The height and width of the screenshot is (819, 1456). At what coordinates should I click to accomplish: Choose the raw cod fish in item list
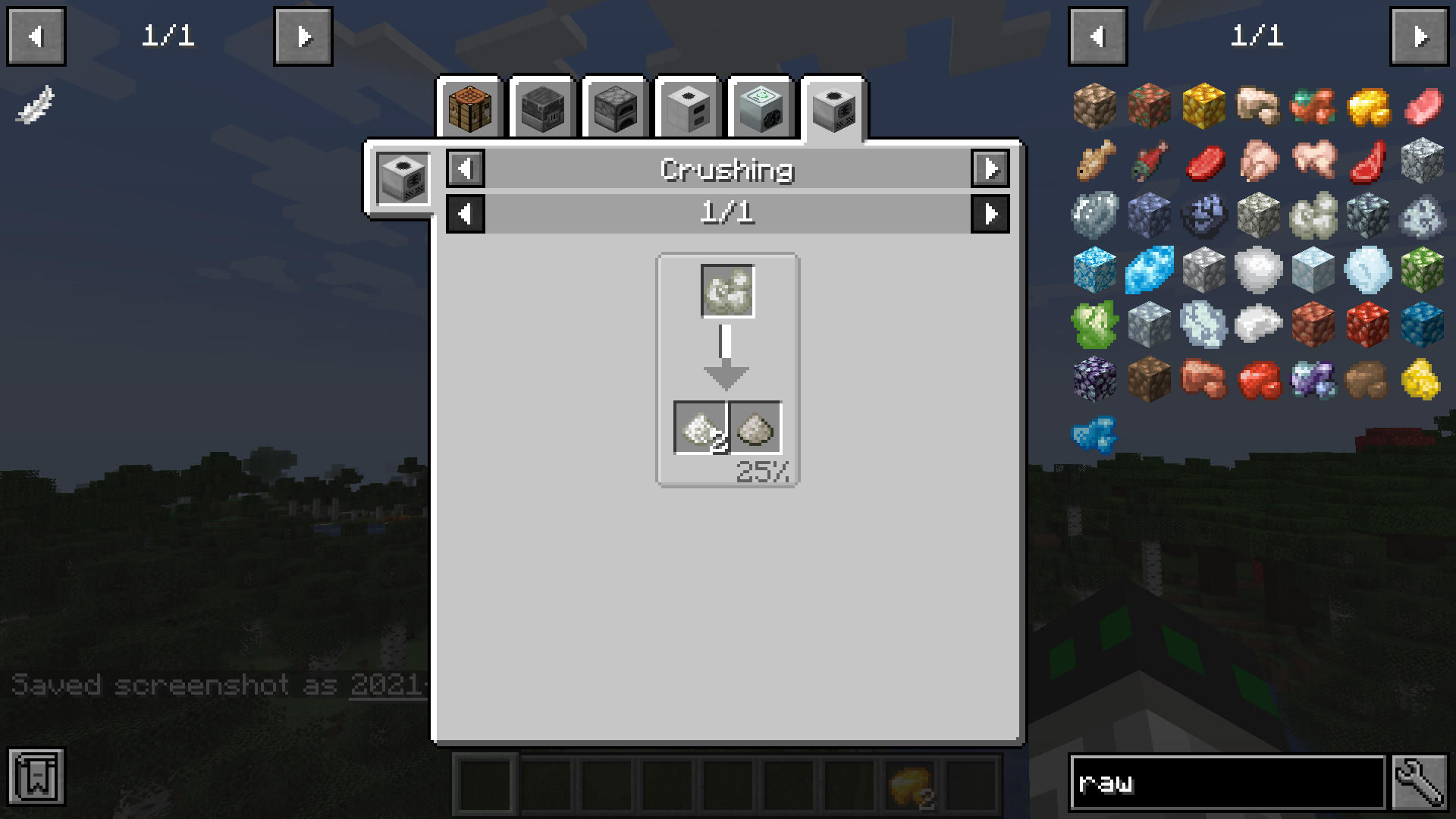(x=1094, y=161)
